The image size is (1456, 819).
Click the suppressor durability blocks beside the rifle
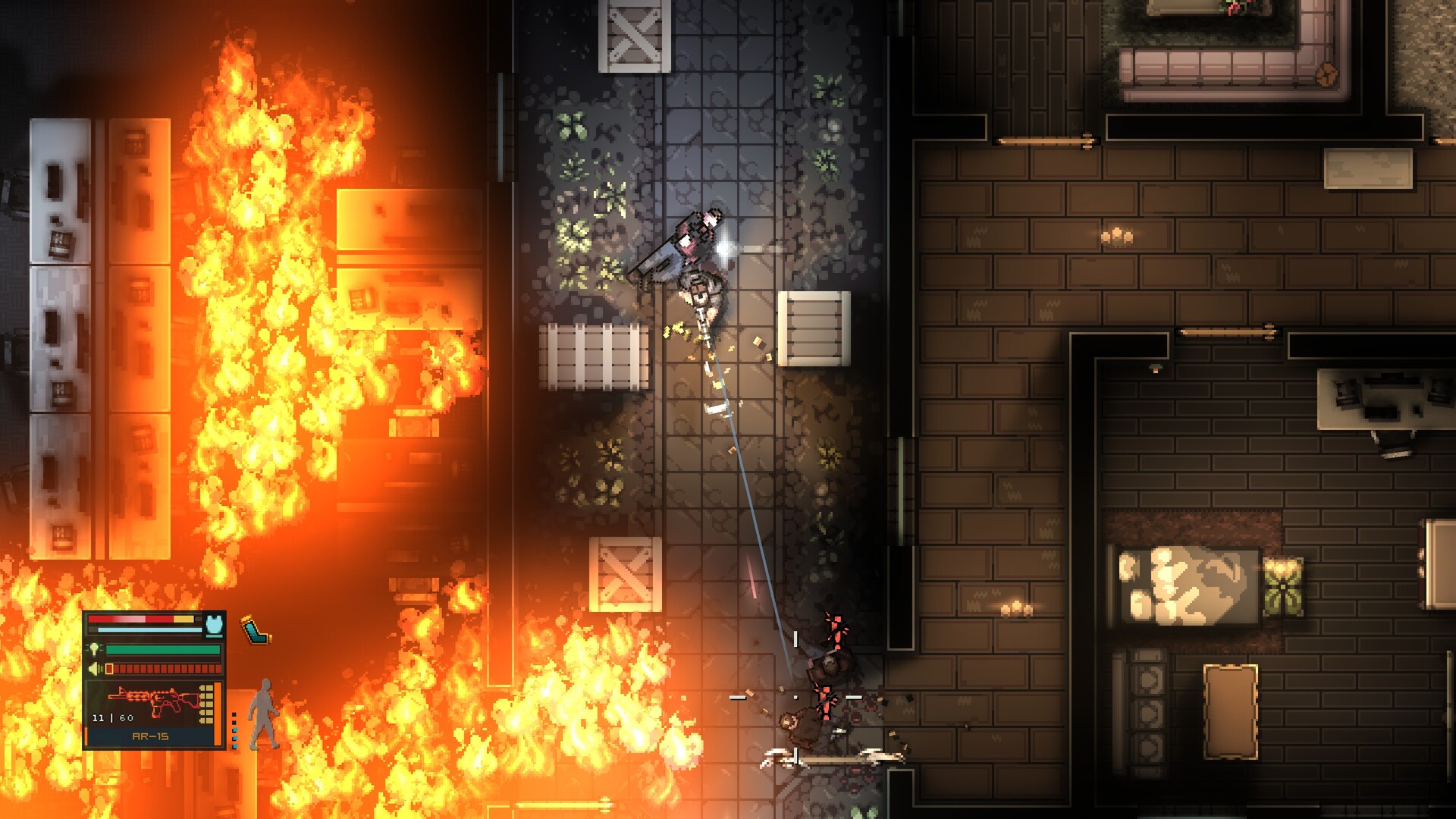pos(206,704)
